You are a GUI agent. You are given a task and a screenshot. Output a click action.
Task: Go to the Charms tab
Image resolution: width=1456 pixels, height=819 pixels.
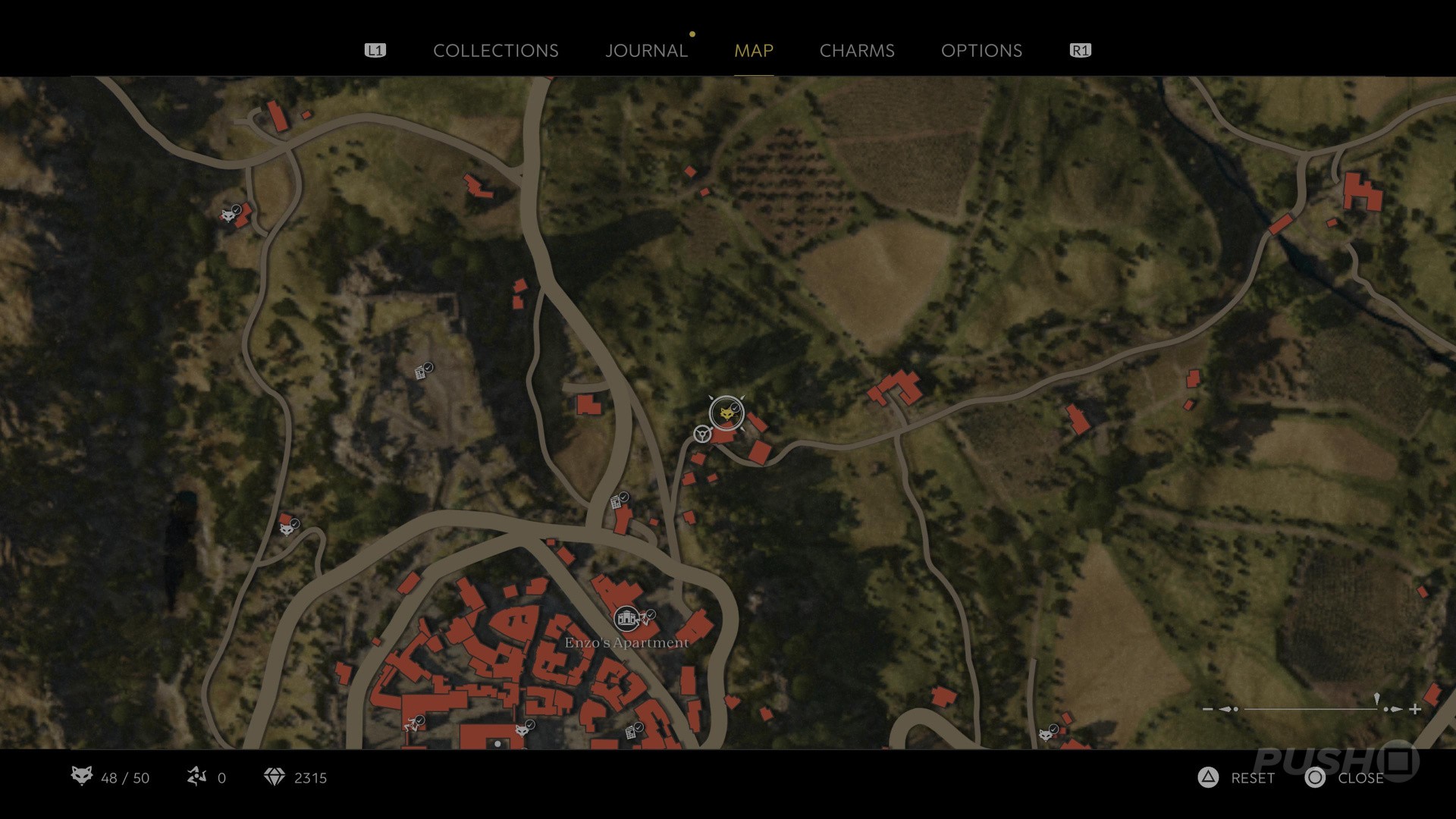pos(857,51)
